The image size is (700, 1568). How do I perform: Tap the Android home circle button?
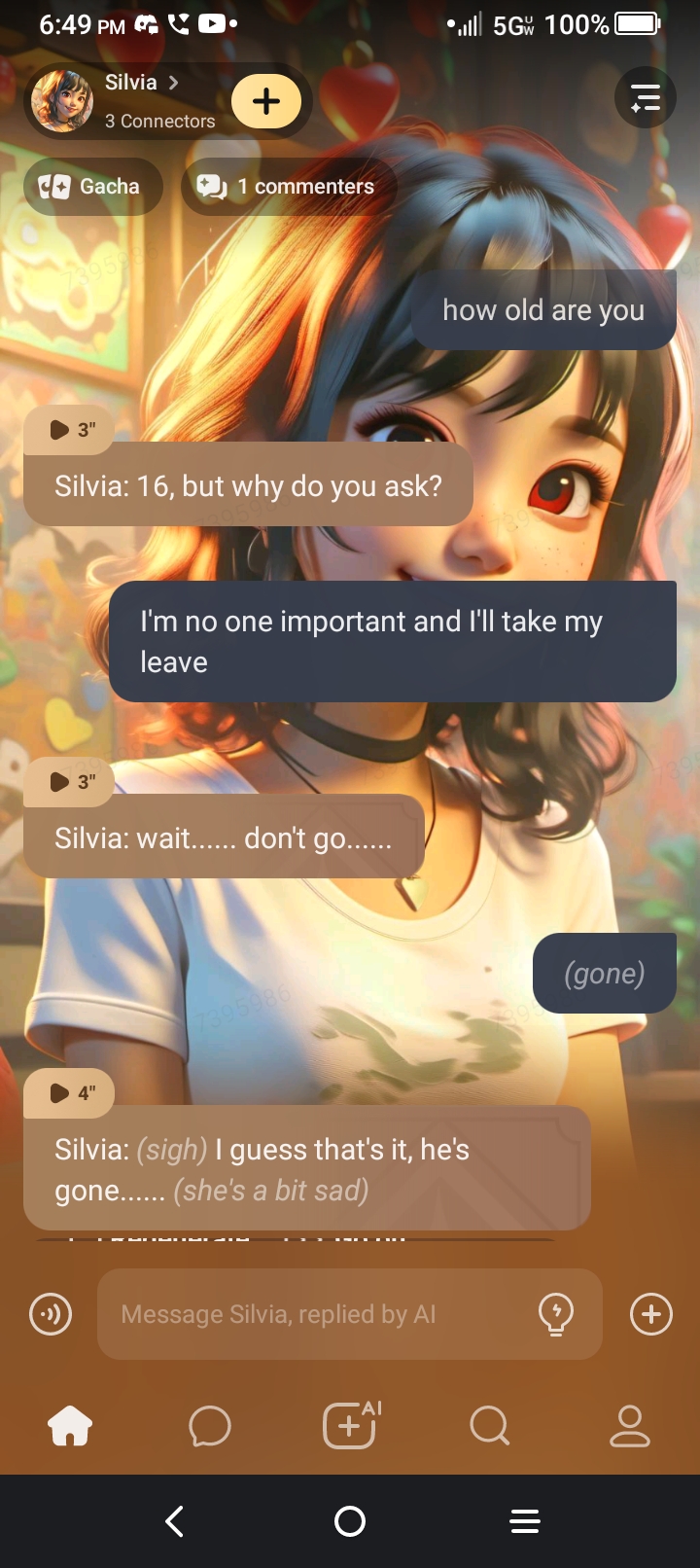click(x=350, y=1521)
